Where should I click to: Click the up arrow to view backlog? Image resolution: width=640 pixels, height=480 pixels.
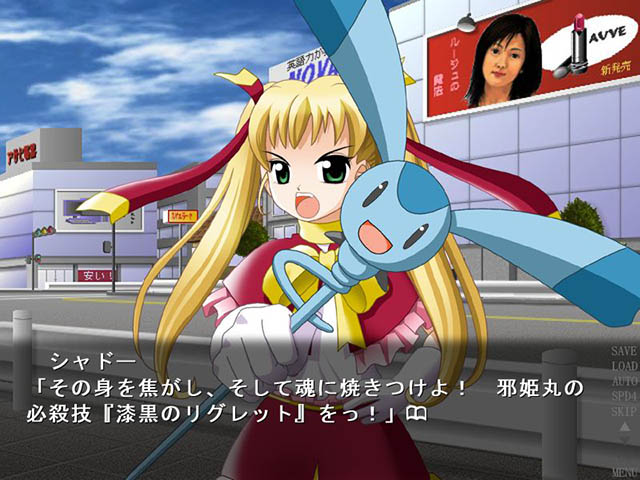(x=624, y=426)
